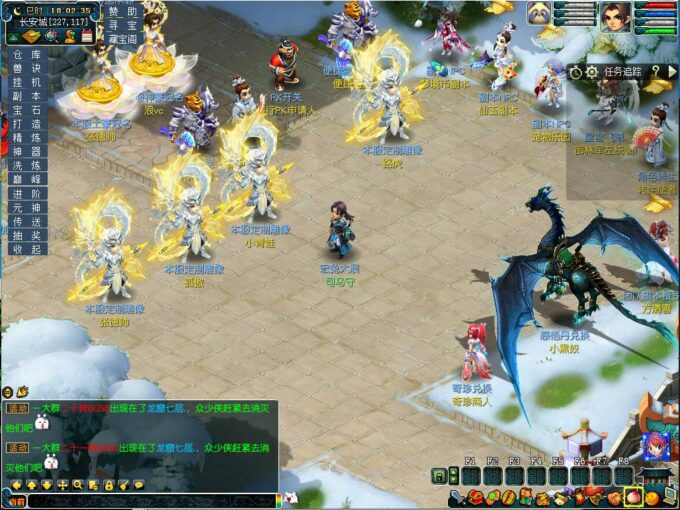Open the player character portrait

(x=614, y=17)
